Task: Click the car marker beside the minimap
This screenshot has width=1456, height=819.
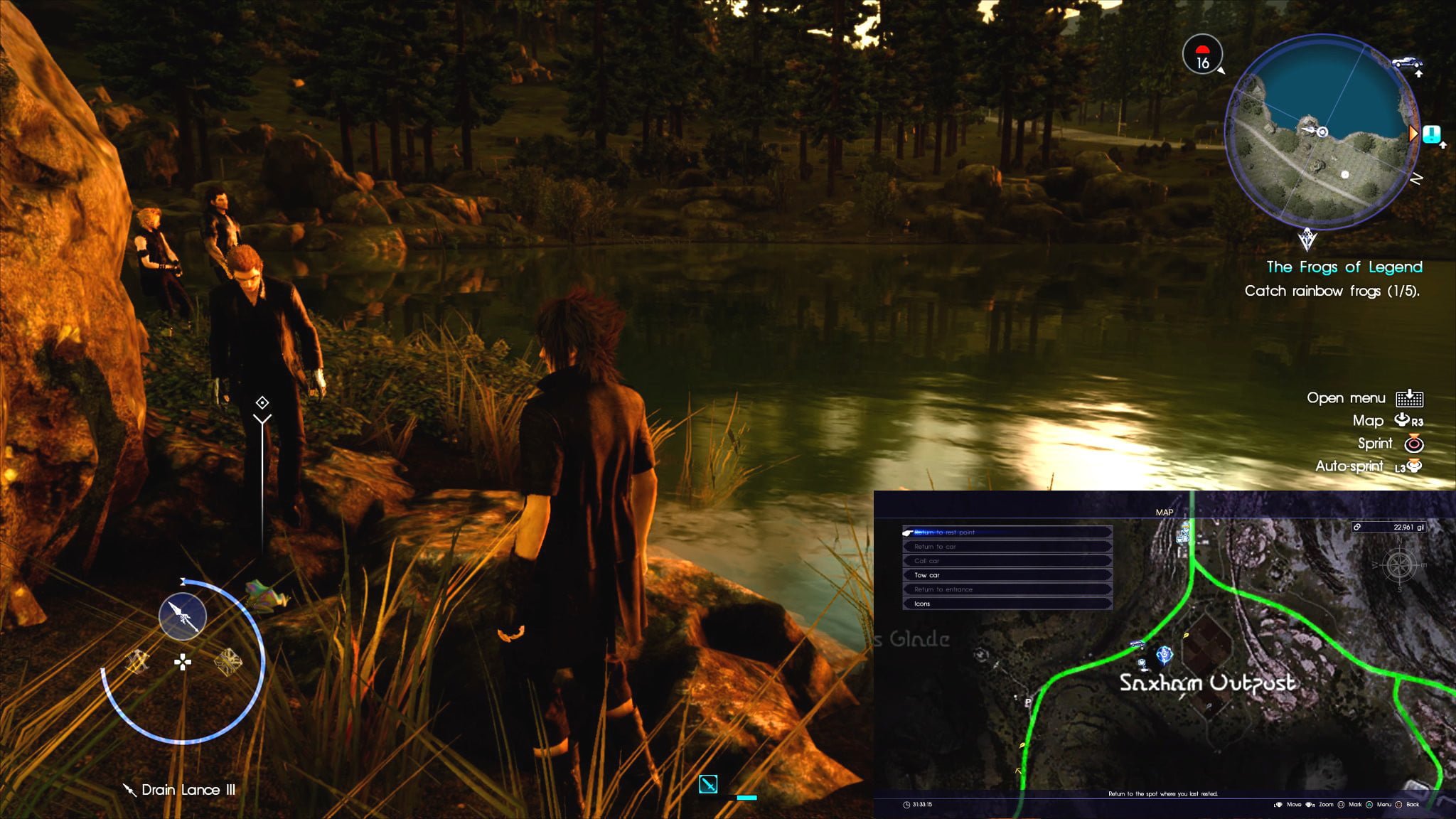Action: (1406, 62)
